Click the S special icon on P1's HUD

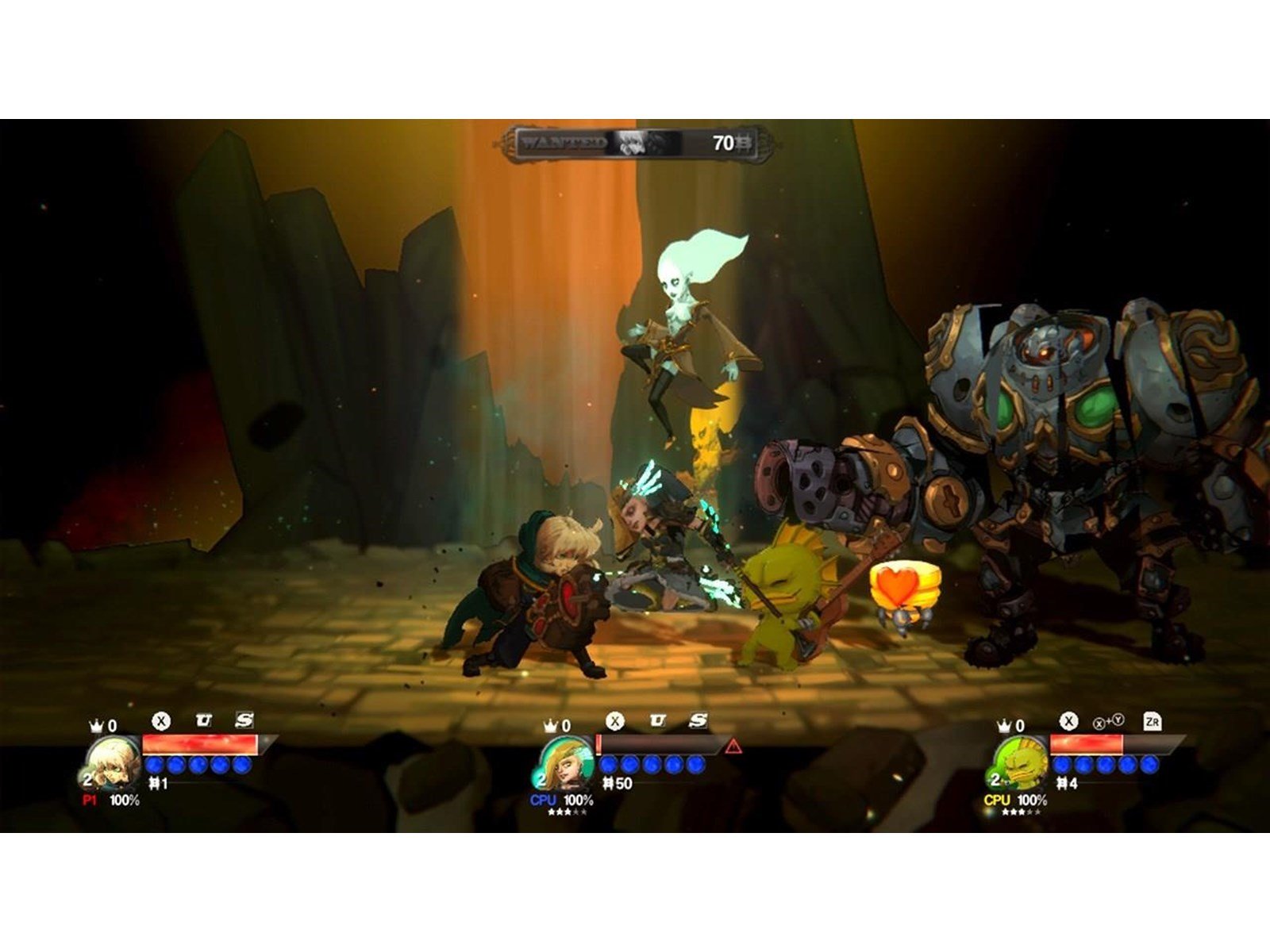244,720
